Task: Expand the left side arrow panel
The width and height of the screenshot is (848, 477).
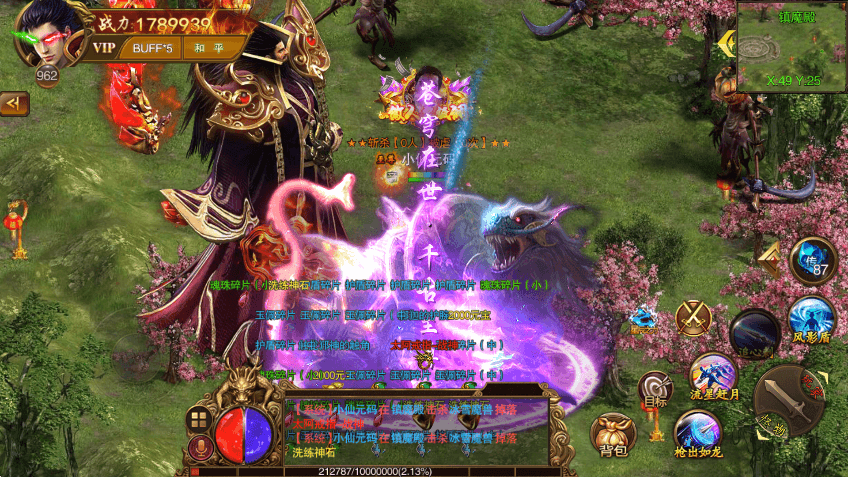Action: click(x=13, y=102)
